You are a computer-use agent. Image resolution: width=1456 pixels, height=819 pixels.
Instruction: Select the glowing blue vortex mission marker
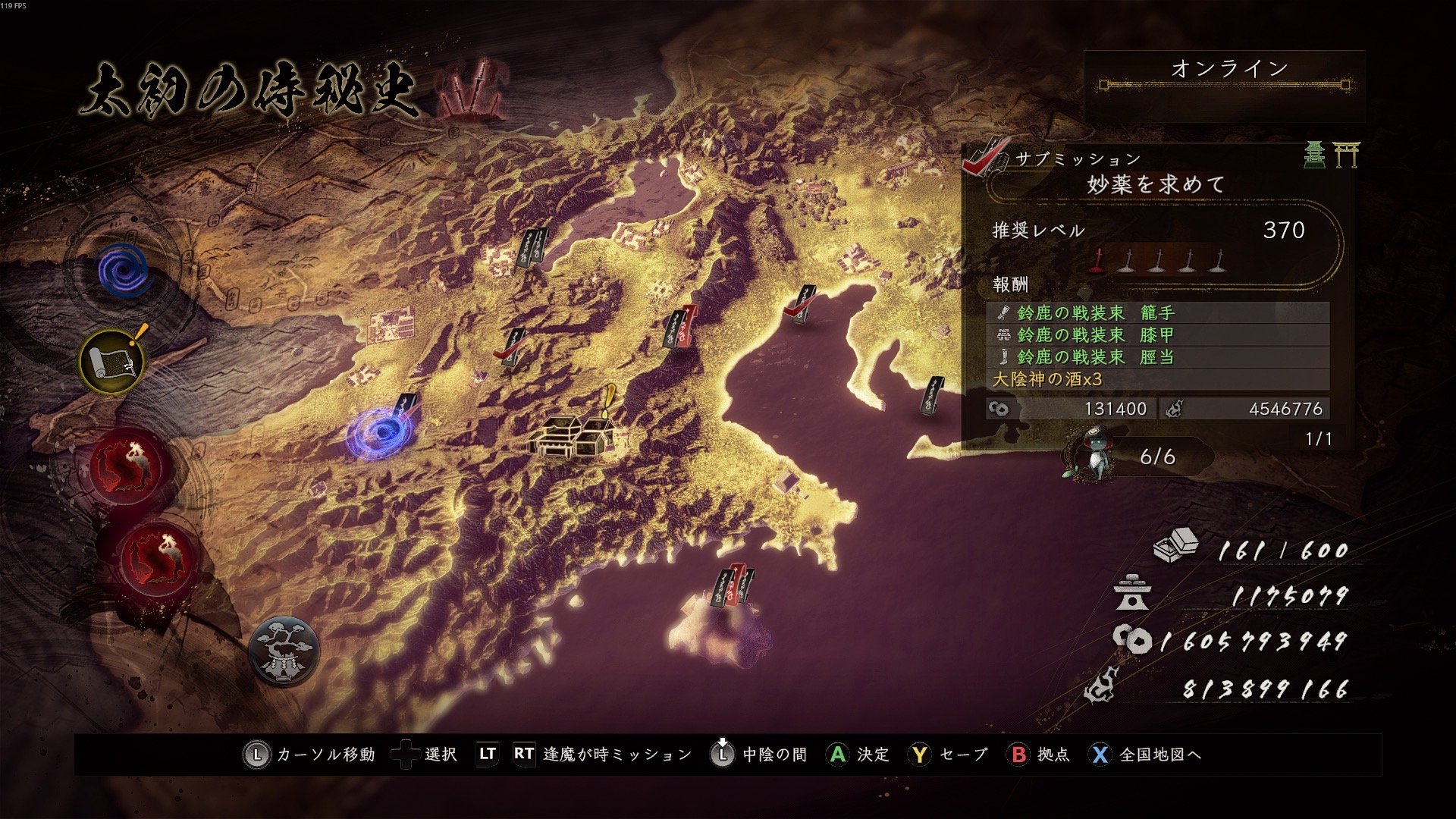[378, 433]
